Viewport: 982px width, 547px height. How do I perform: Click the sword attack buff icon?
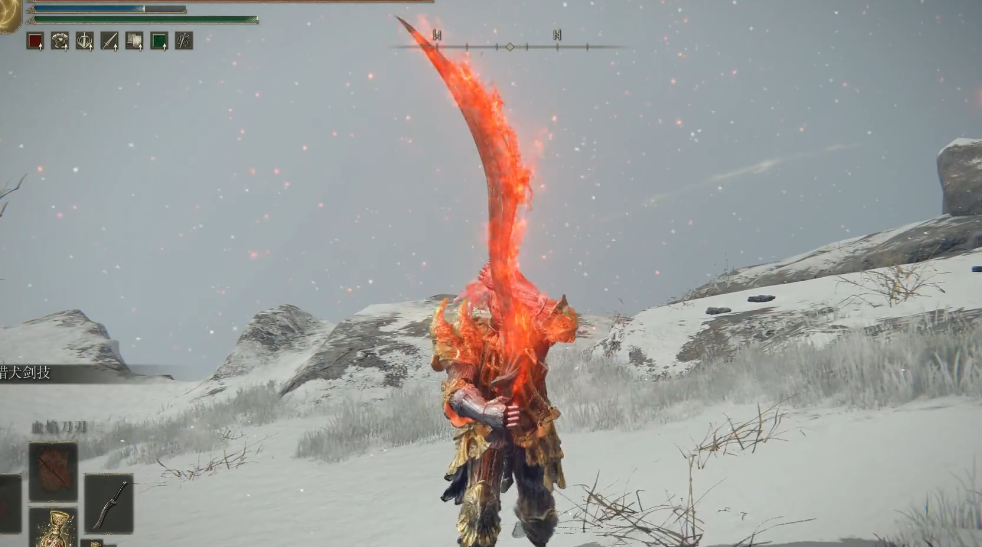tap(110, 41)
